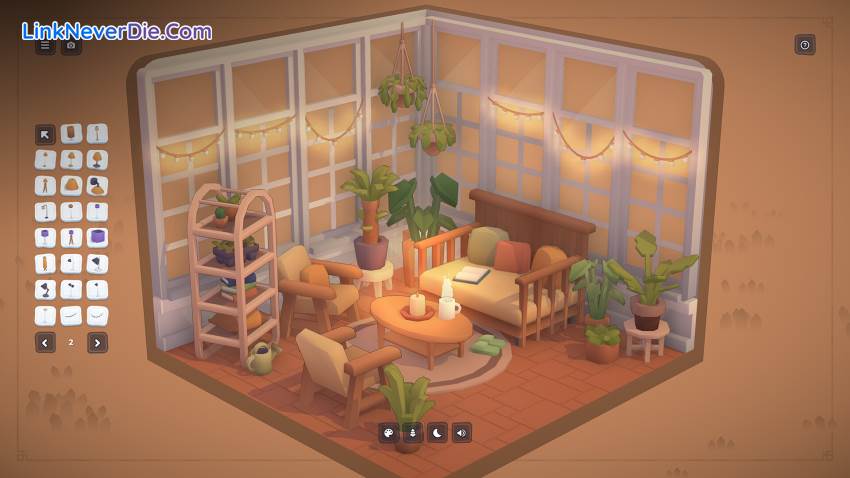Go to the previous item page
This screenshot has height=478, width=850.
pos(45,343)
